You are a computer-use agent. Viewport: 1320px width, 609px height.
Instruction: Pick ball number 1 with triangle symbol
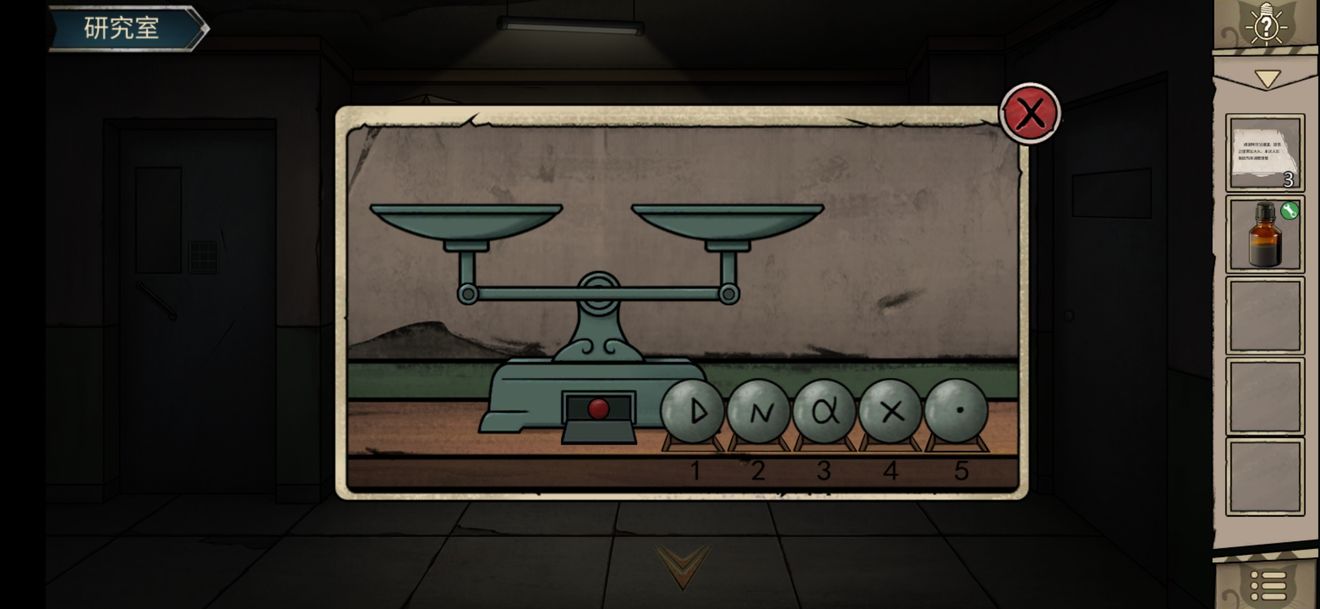click(692, 411)
